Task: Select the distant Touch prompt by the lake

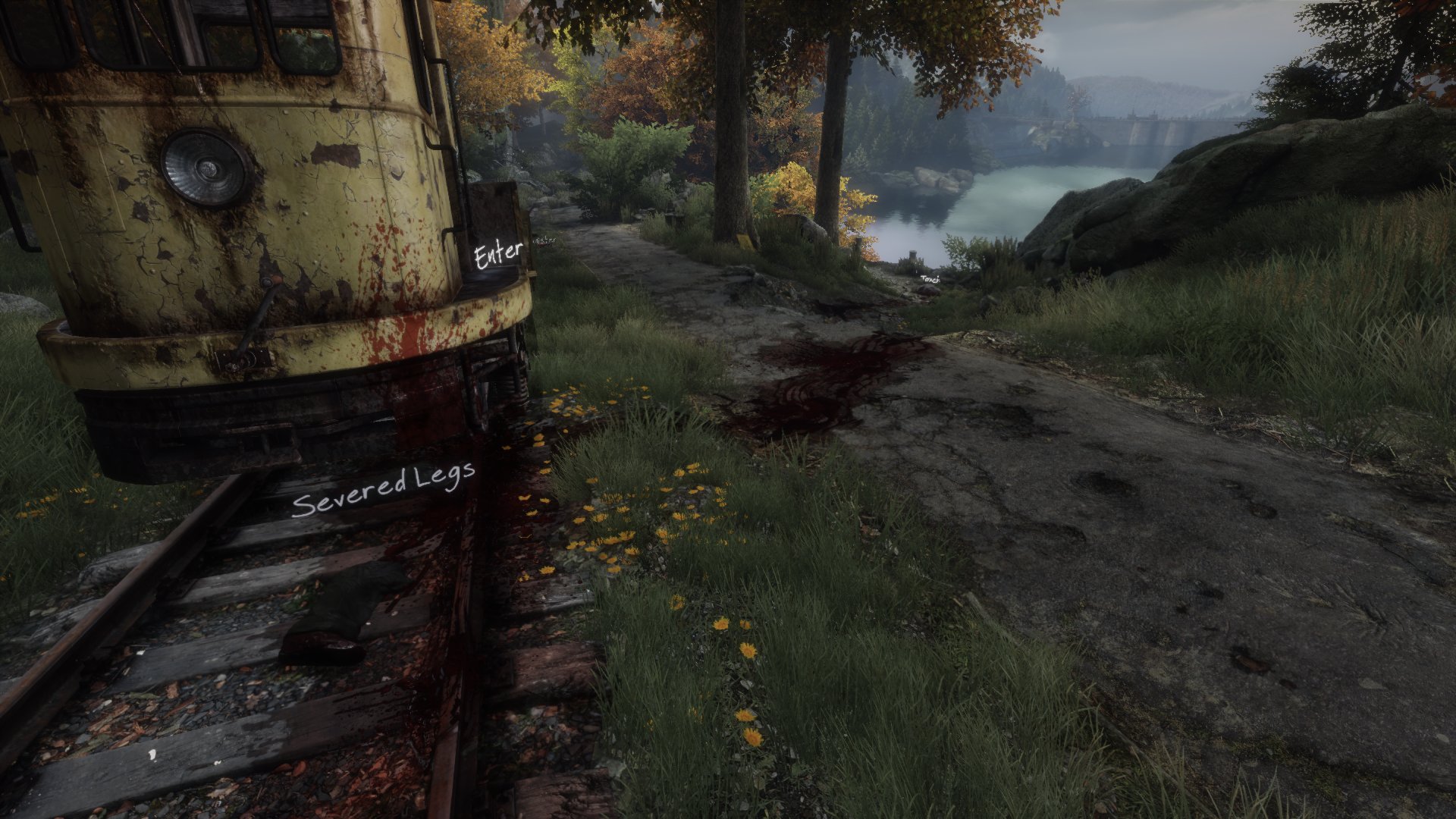Action: 930,279
